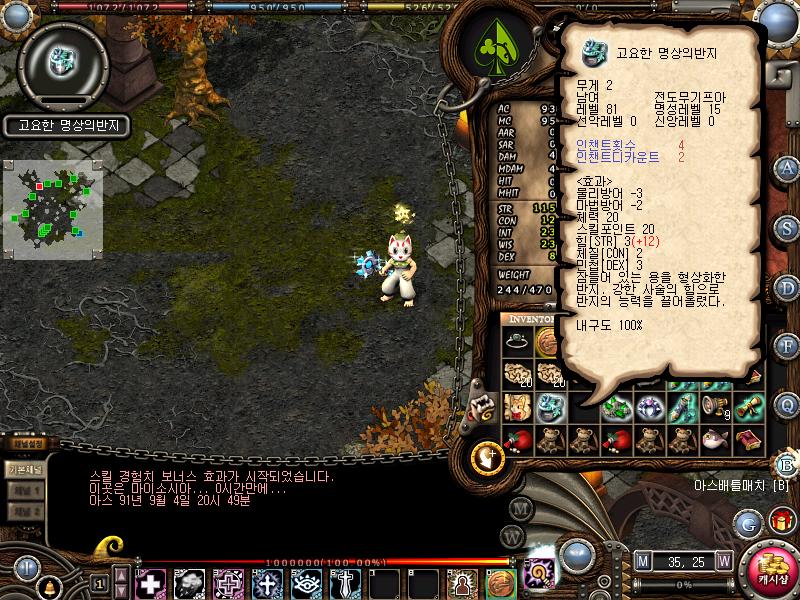
Task: Pick the horn item with count 9
Action: click(x=714, y=406)
